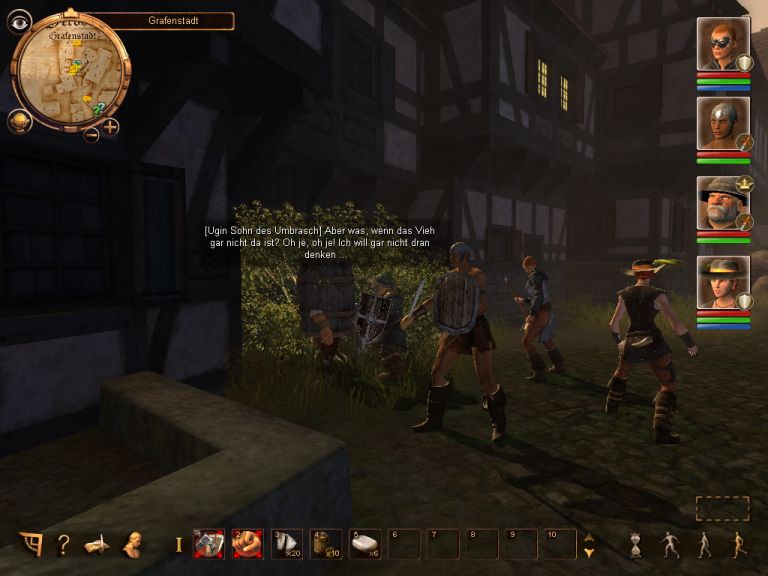768x576 pixels.
Task: Click the Grafenstadt minimap
Action: tap(69, 74)
